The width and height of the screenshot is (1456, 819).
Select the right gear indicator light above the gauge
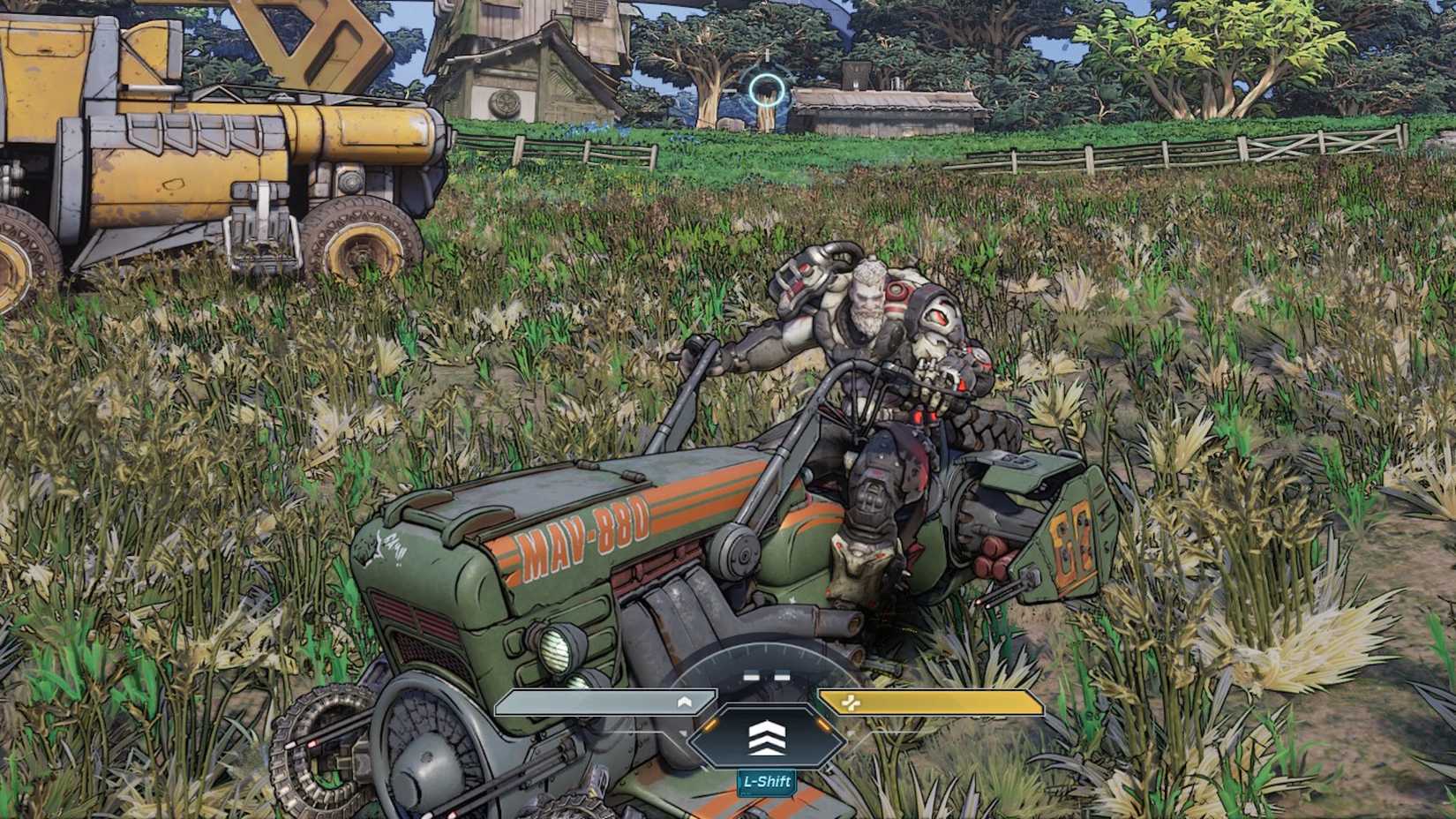coord(782,677)
